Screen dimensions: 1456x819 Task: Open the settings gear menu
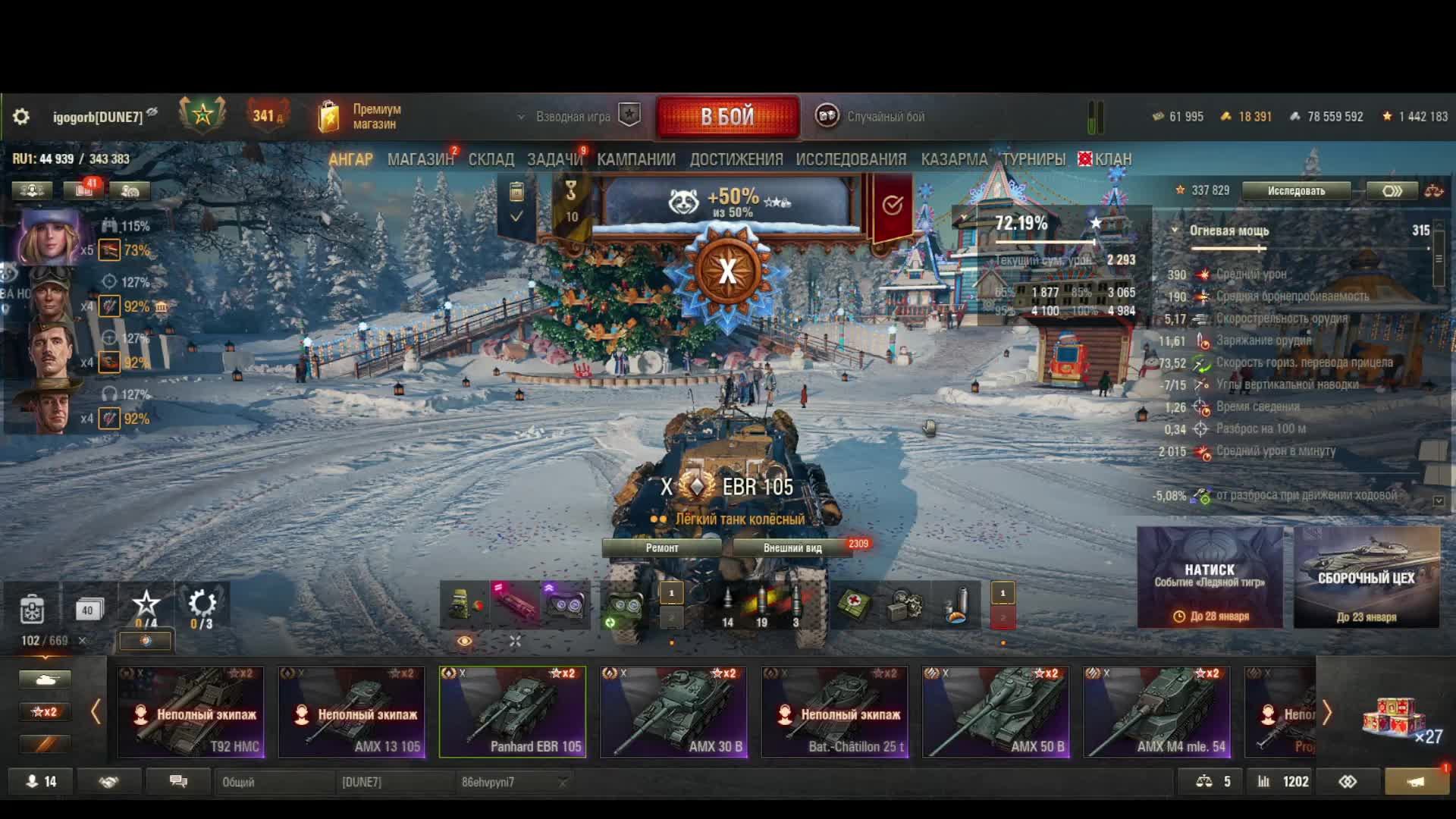point(21,117)
